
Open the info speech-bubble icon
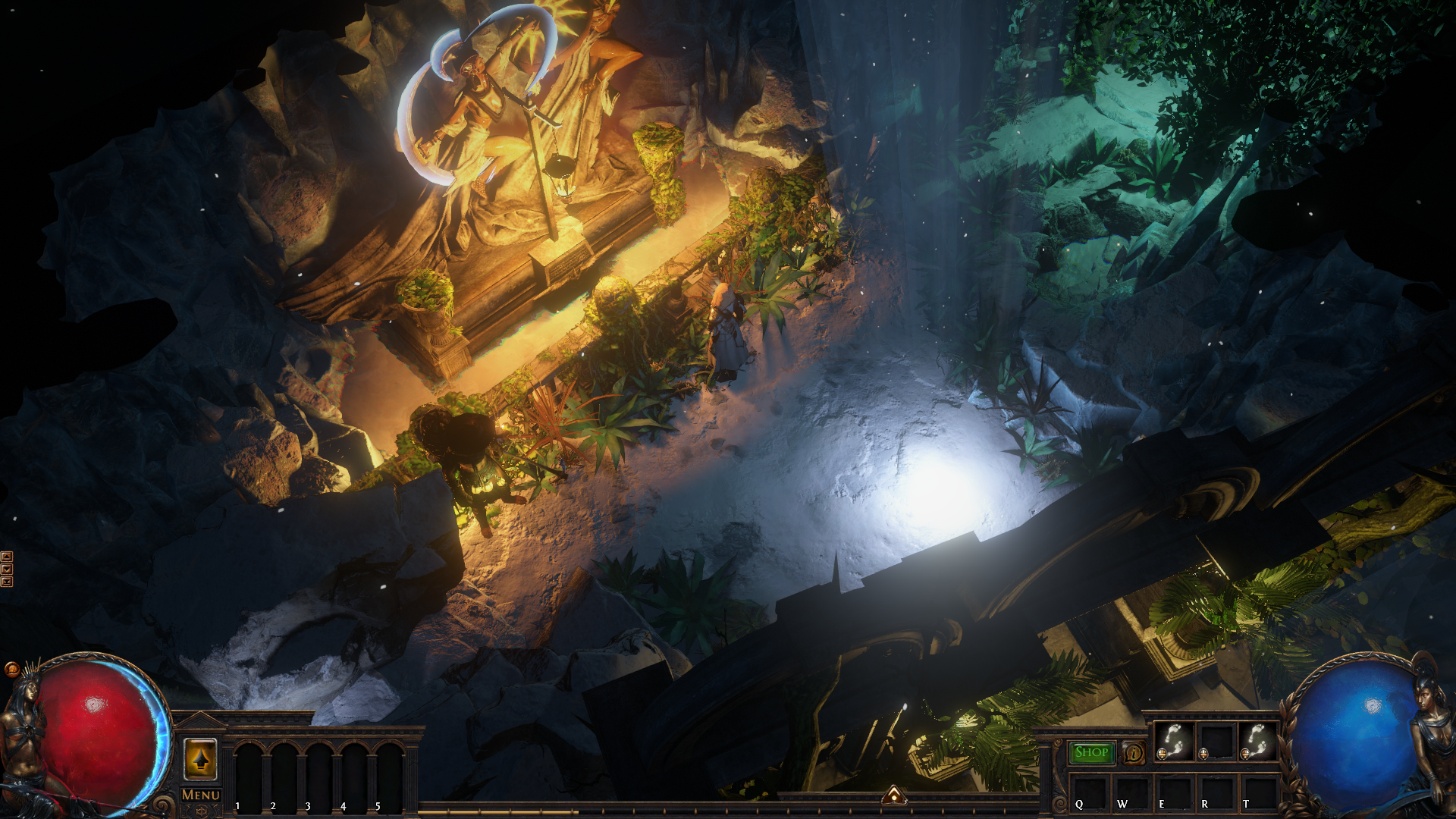click(x=1134, y=753)
